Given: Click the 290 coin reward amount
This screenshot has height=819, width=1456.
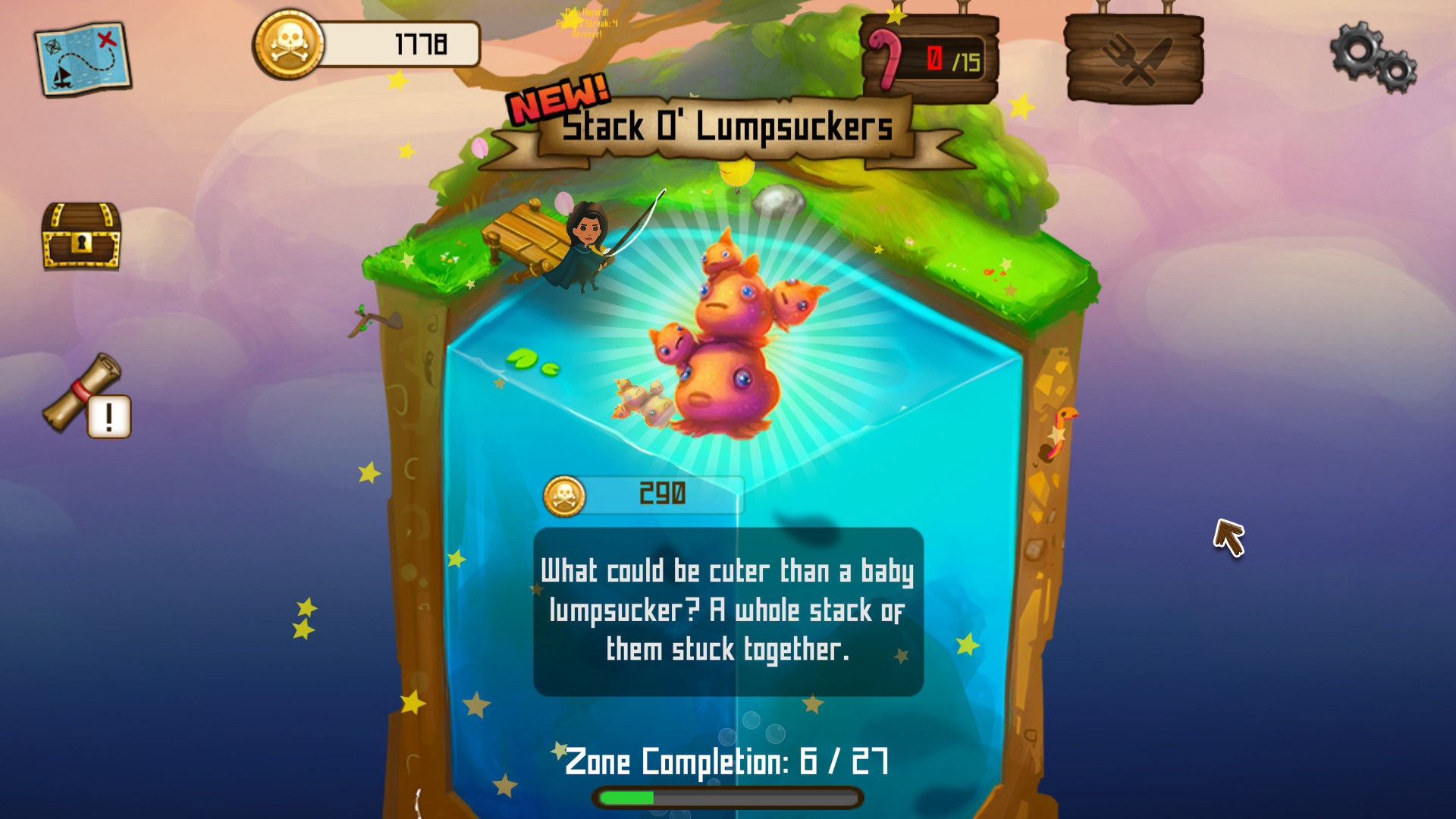Looking at the screenshot, I should click(x=662, y=493).
